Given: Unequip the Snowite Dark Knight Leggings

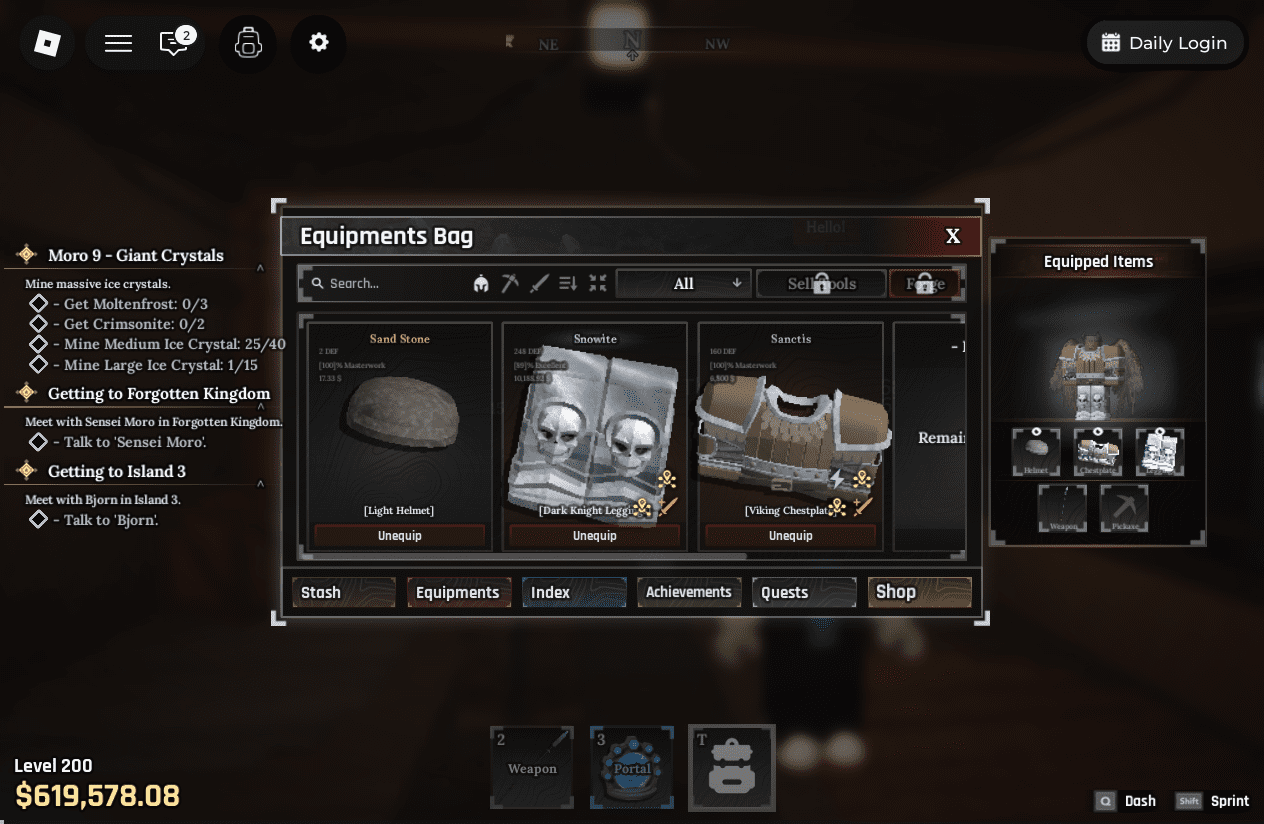Looking at the screenshot, I should tap(595, 536).
